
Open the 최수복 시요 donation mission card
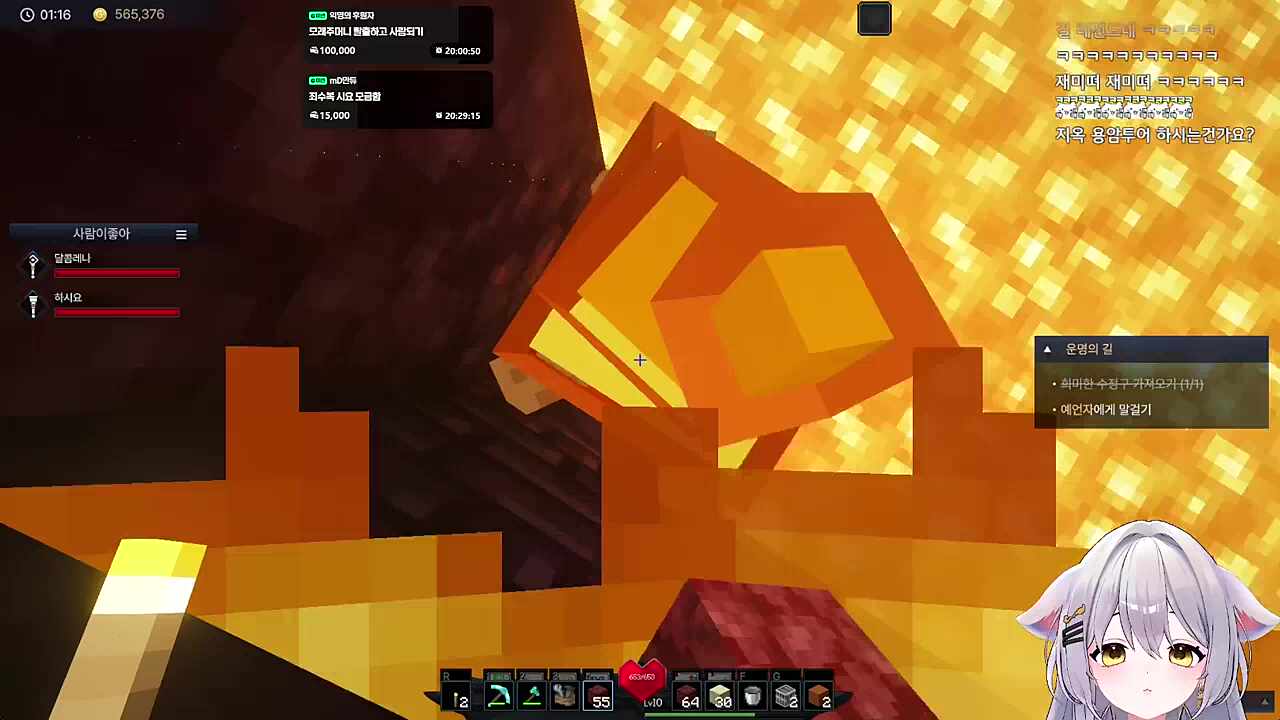point(396,98)
